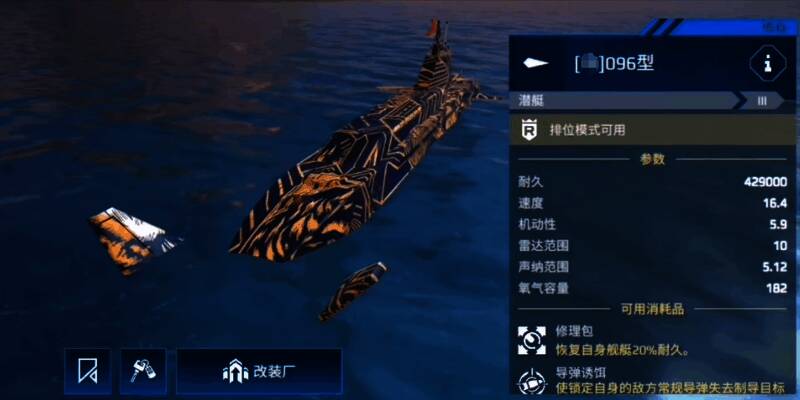The image size is (800, 400).
Task: Open the 096型 info details button
Action: click(767, 65)
